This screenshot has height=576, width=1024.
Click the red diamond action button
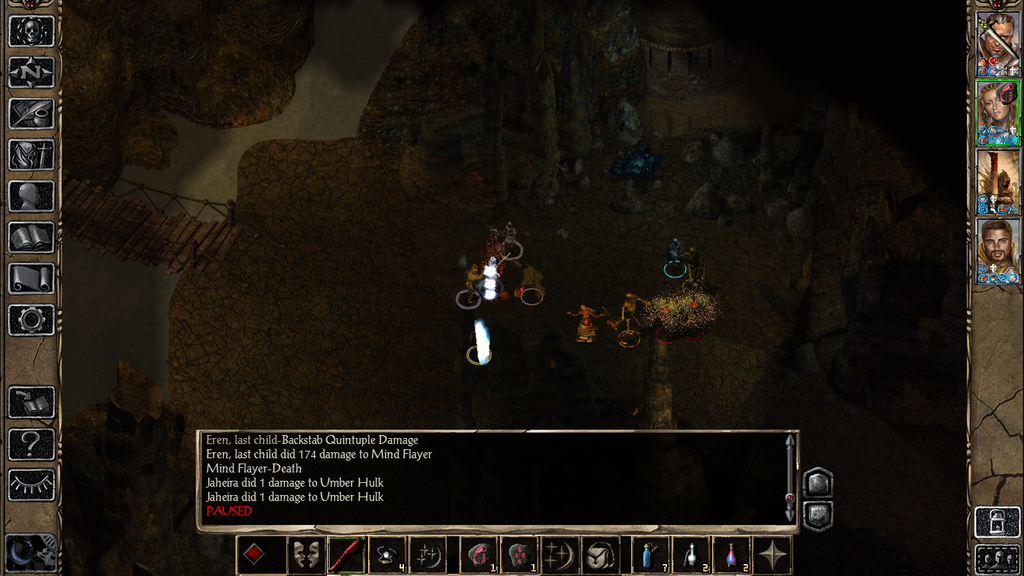(255, 555)
